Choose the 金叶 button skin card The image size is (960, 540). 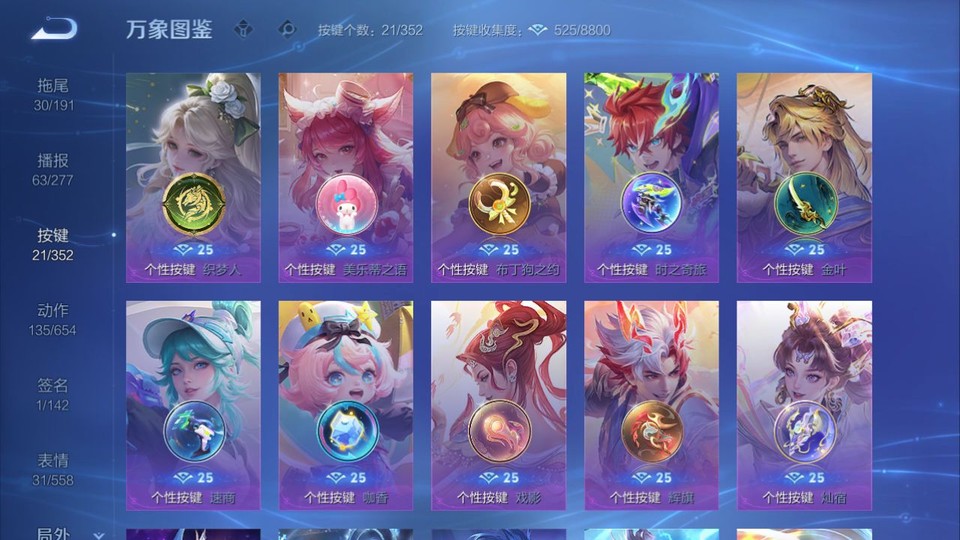[x=804, y=177]
